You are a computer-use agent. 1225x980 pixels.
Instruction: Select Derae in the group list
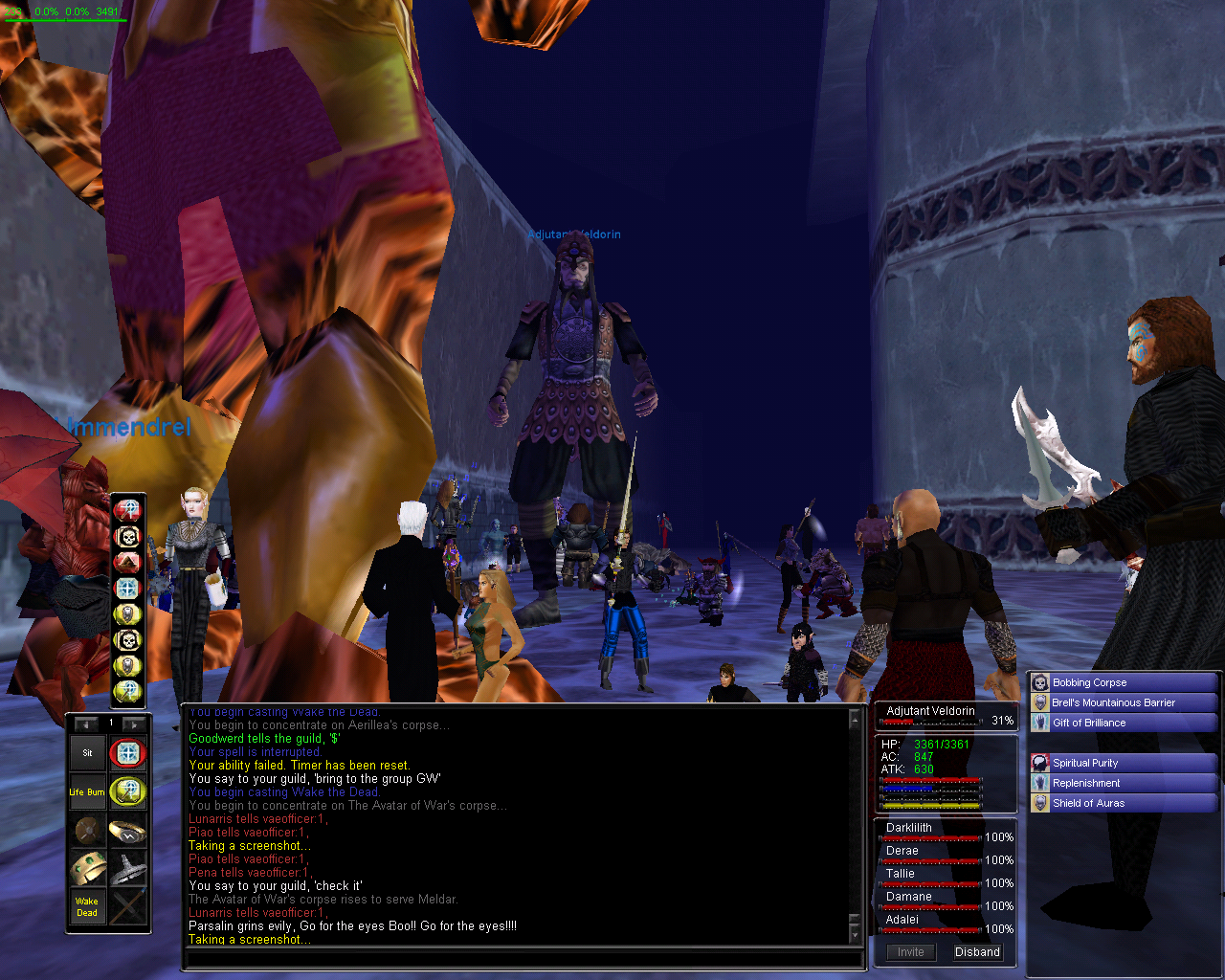point(902,851)
